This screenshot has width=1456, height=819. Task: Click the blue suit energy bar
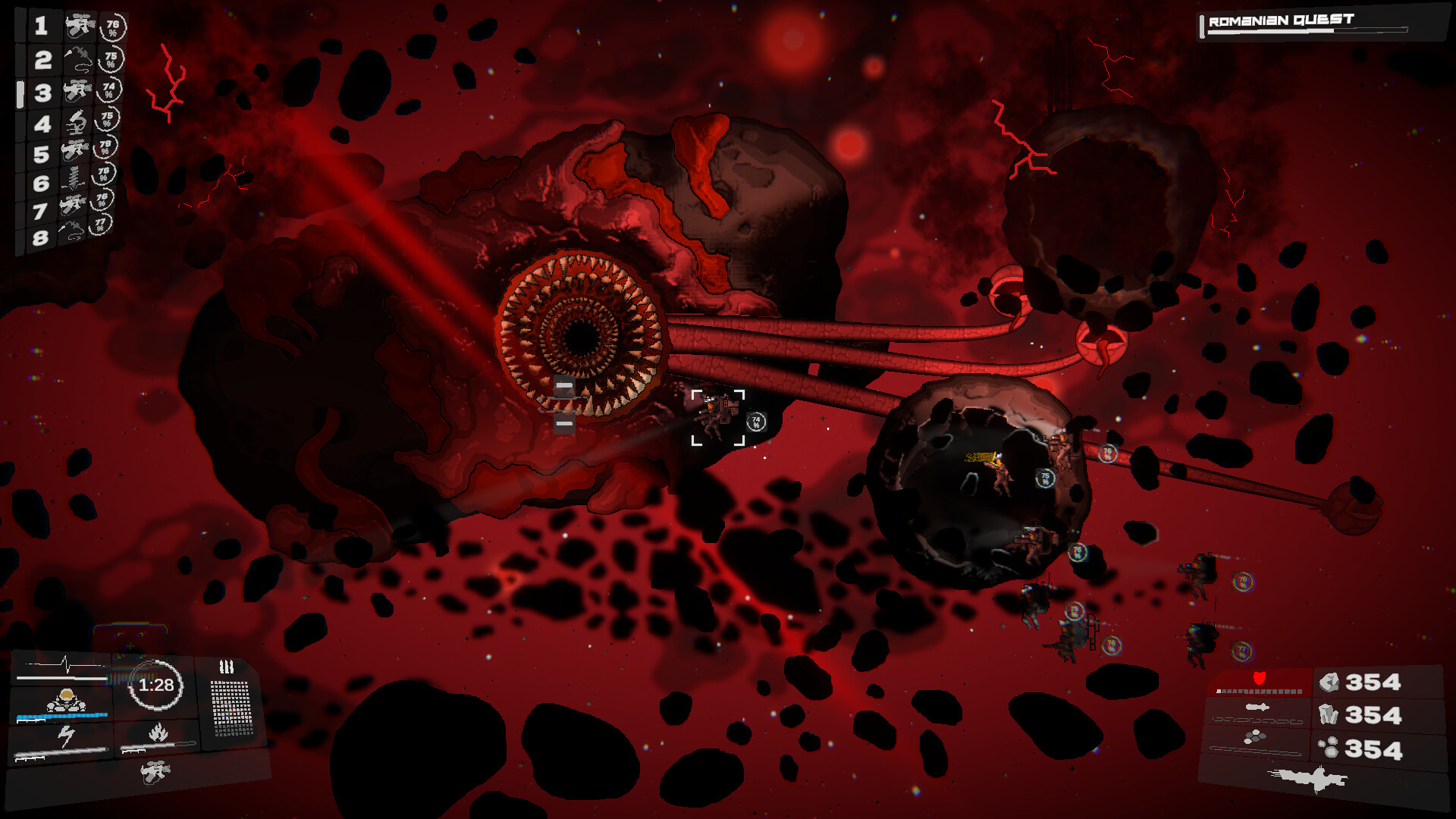pyautogui.click(x=62, y=716)
